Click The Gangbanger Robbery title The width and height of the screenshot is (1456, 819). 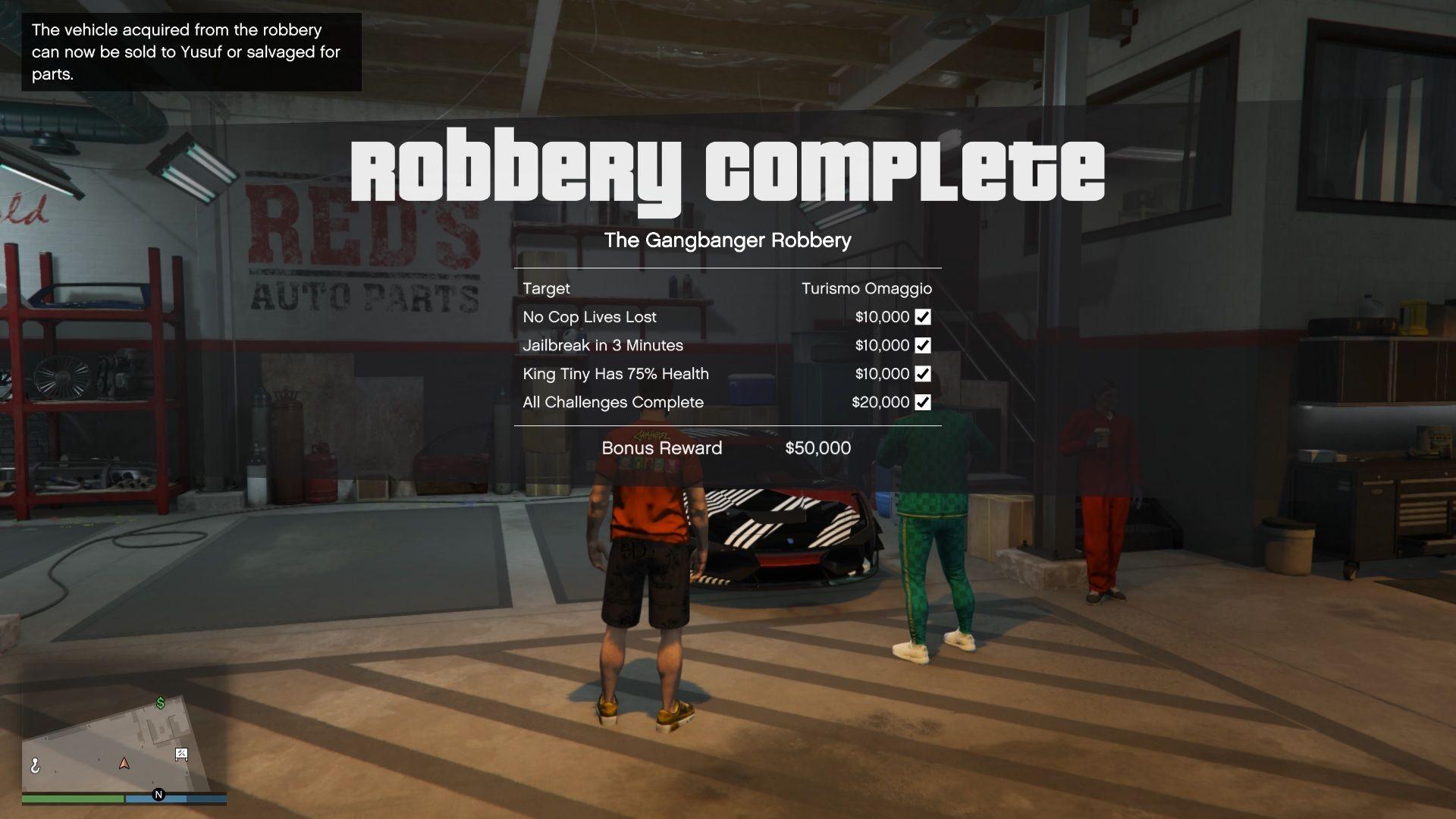click(x=728, y=240)
